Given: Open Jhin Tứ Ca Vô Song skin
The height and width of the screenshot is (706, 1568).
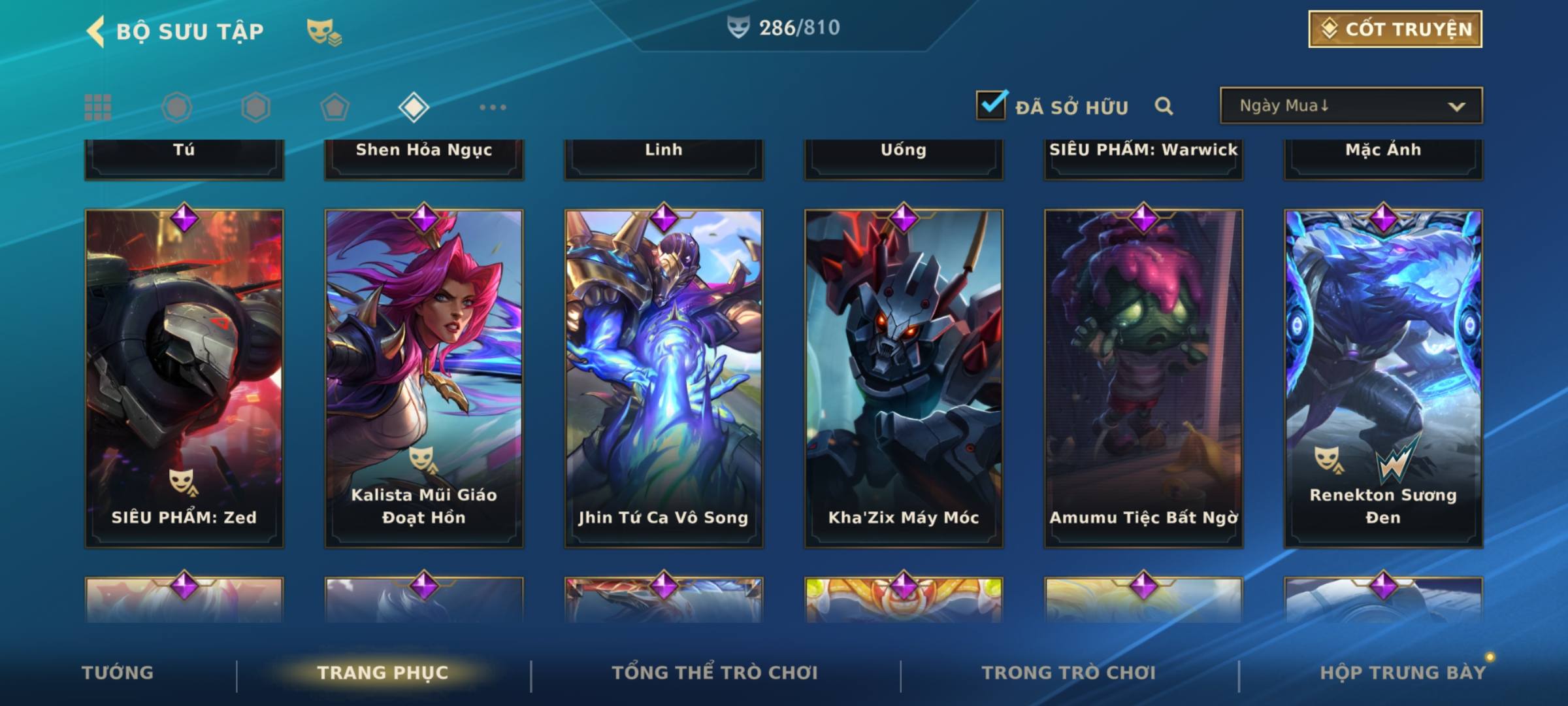Looking at the screenshot, I should [x=664, y=378].
